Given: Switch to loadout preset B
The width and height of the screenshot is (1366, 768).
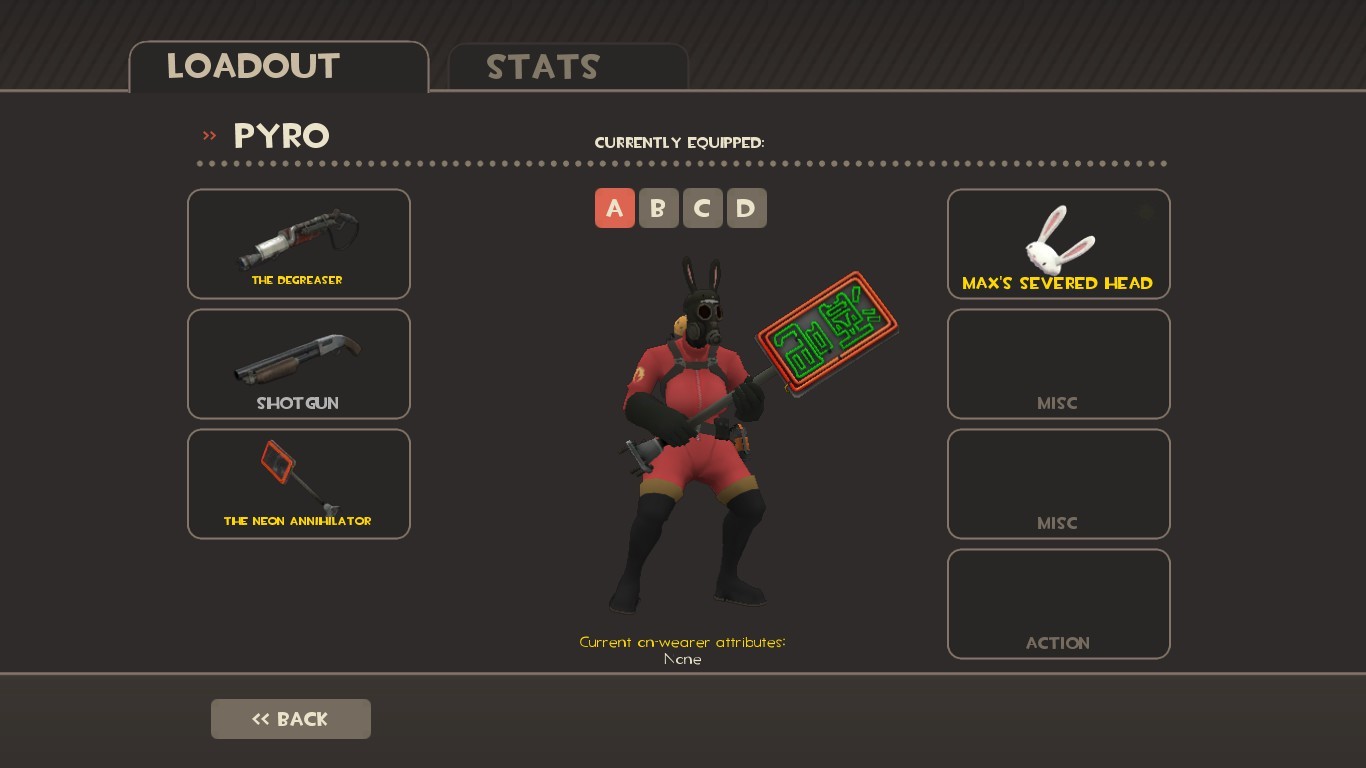Looking at the screenshot, I should coord(659,208).
